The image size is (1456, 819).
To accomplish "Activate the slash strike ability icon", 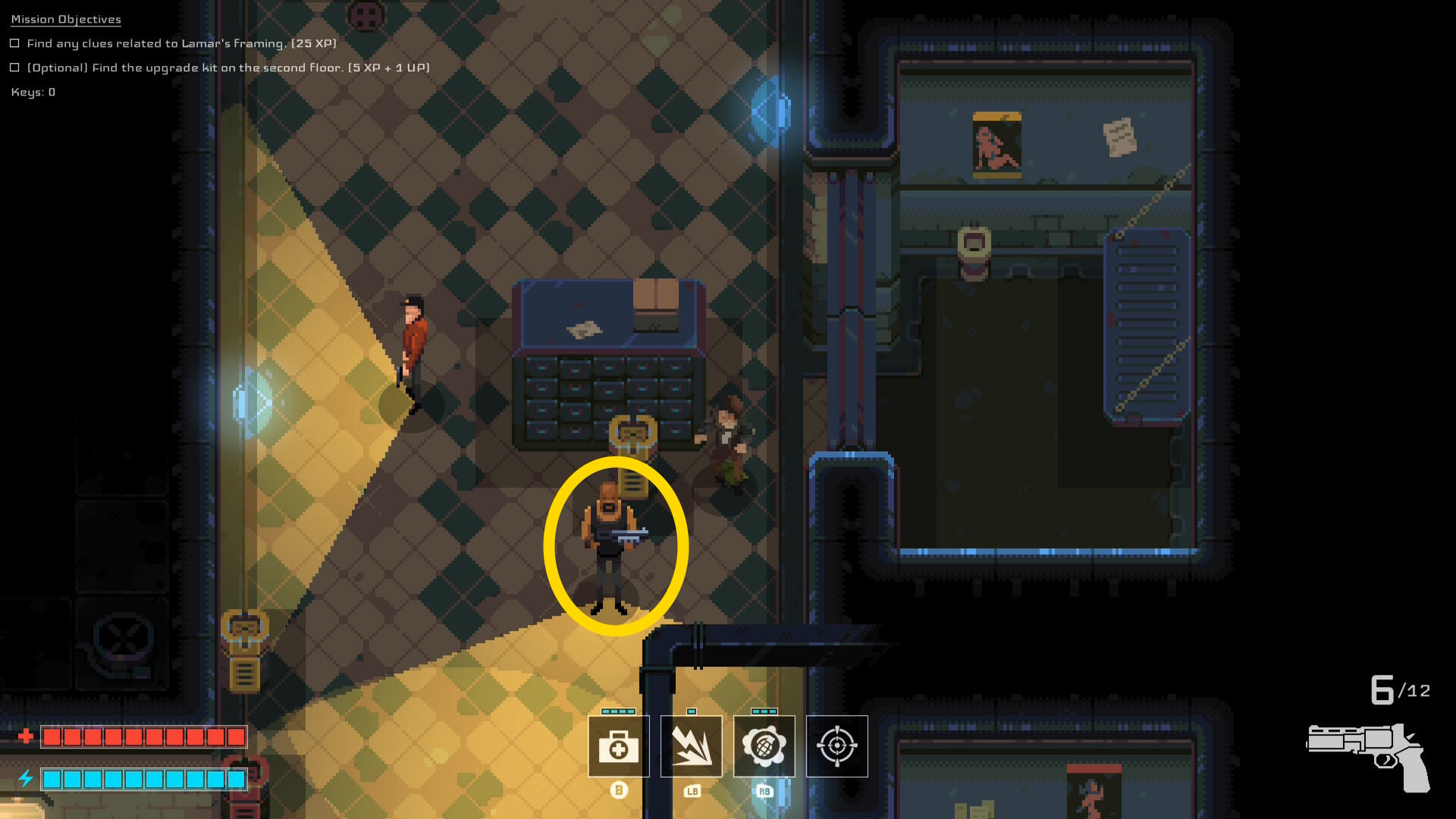I will [x=691, y=746].
